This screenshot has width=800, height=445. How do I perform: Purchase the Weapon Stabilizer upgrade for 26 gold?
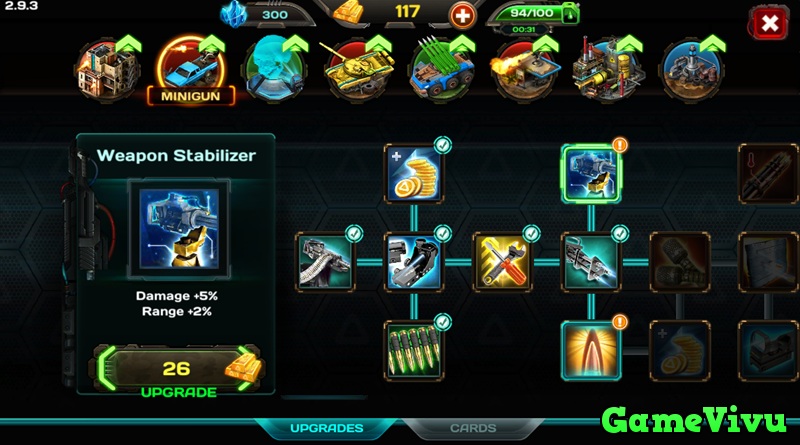pos(176,370)
